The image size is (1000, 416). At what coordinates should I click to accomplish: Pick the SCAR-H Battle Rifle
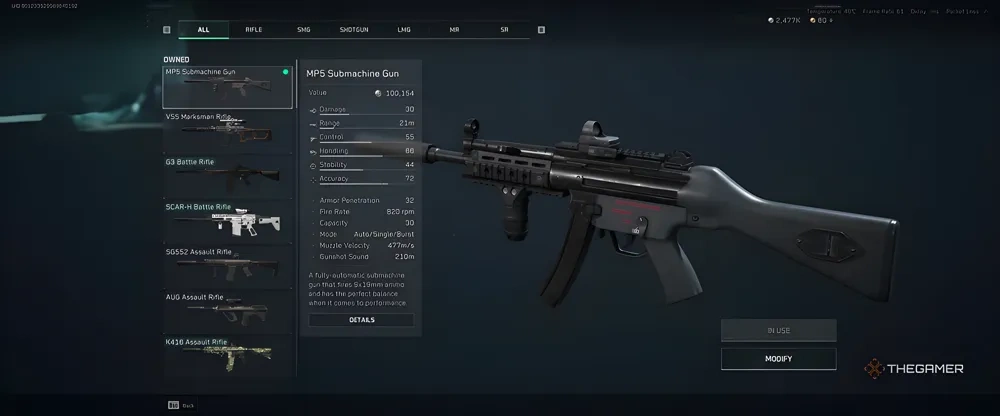(x=228, y=222)
